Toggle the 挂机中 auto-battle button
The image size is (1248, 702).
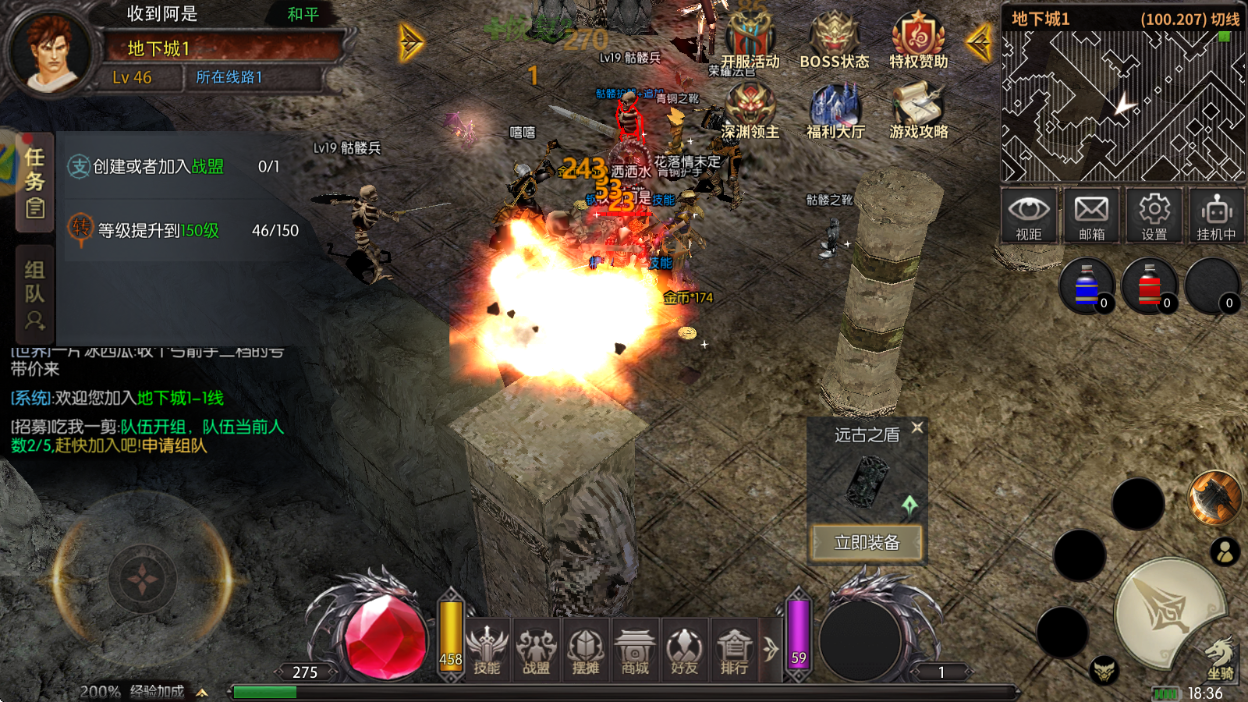pos(1216,215)
